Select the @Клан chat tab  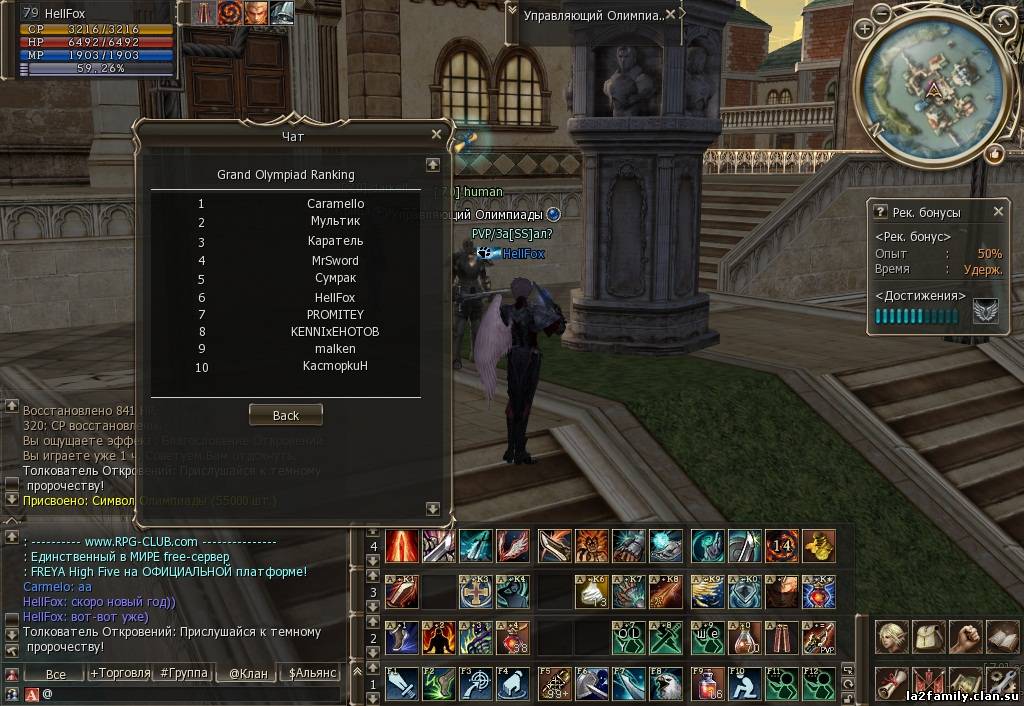[247, 674]
